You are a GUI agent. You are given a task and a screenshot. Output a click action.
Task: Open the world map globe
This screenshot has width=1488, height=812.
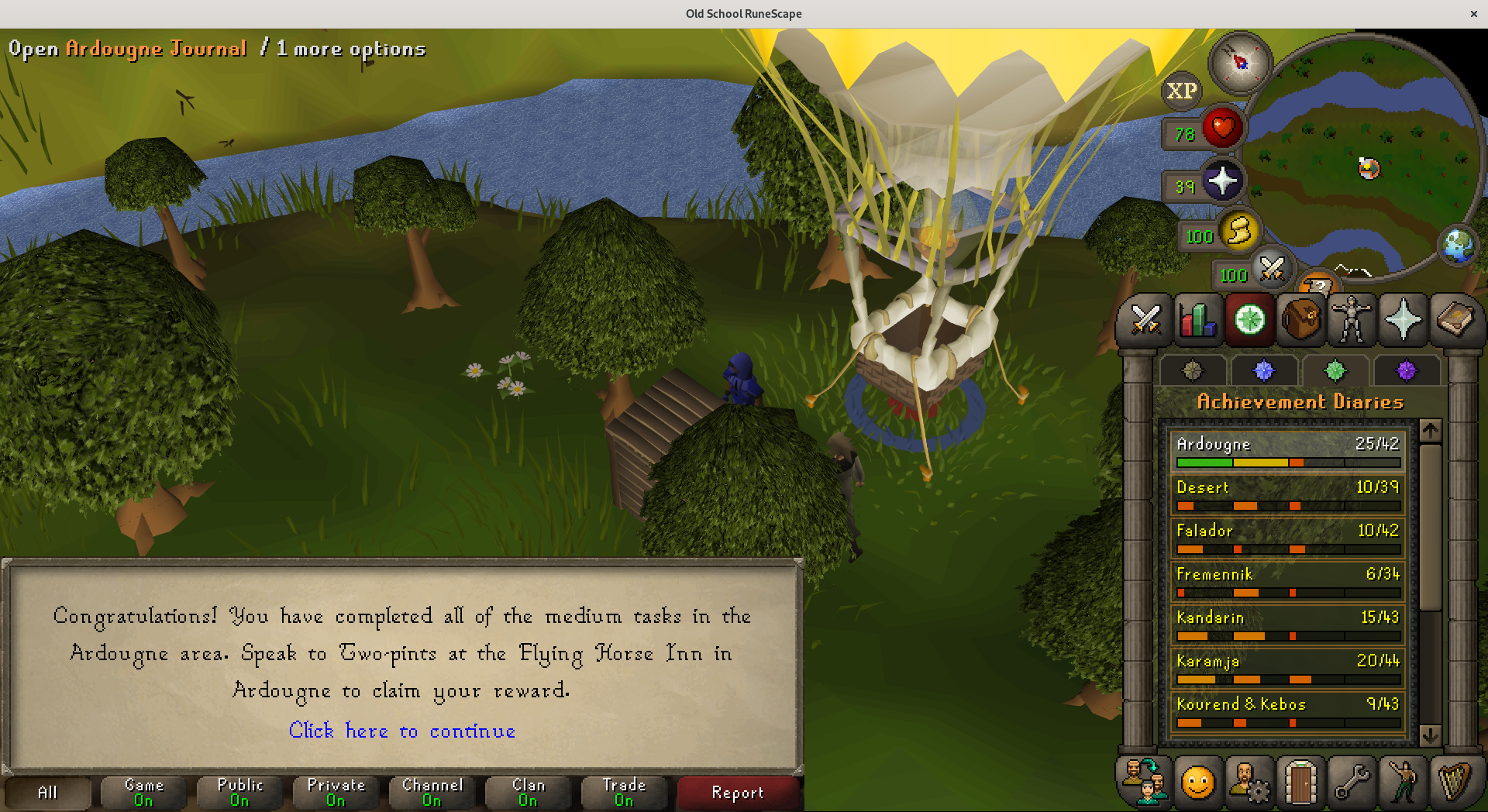pyautogui.click(x=1457, y=246)
